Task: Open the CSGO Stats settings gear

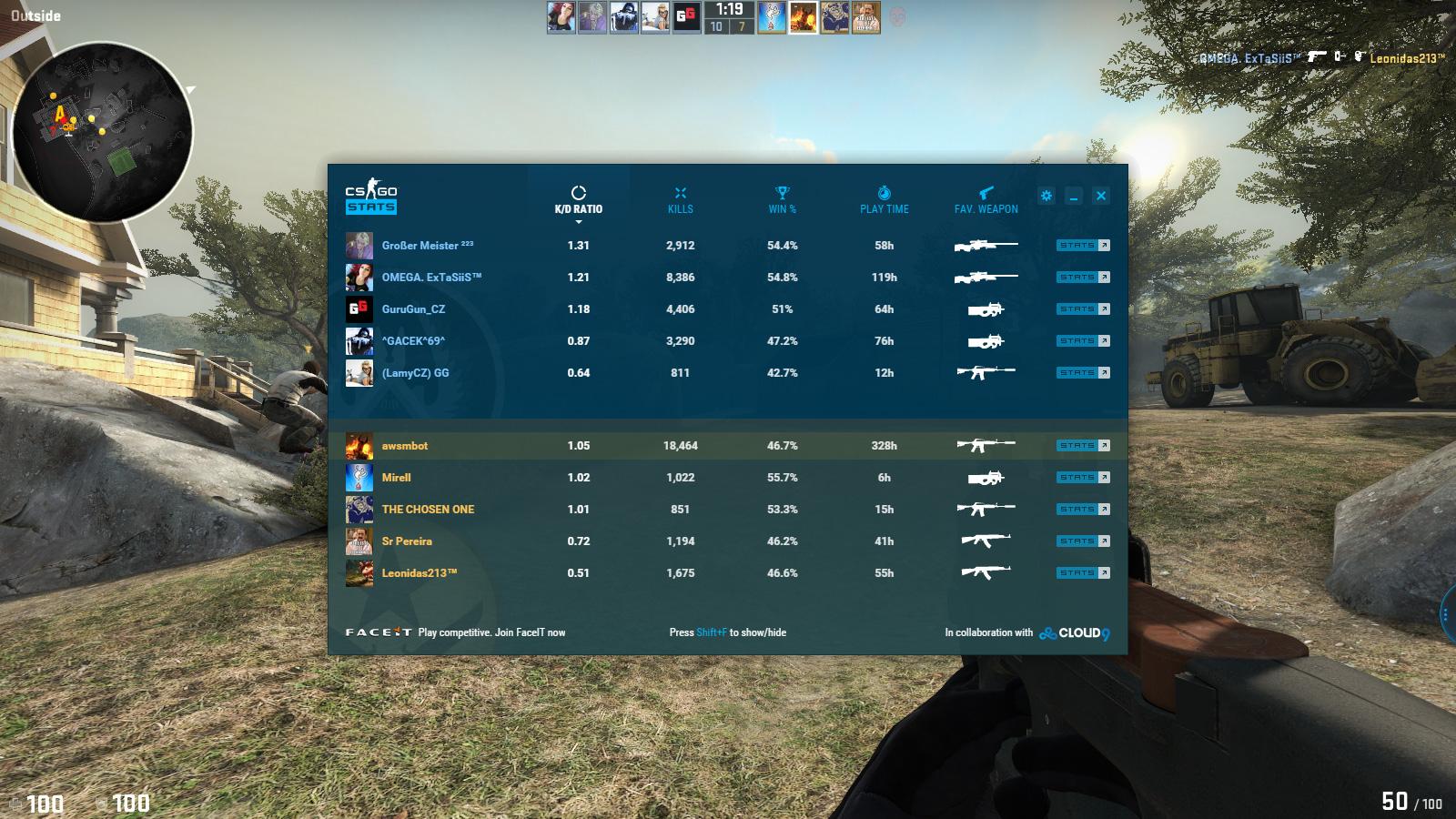Action: coord(1046,195)
